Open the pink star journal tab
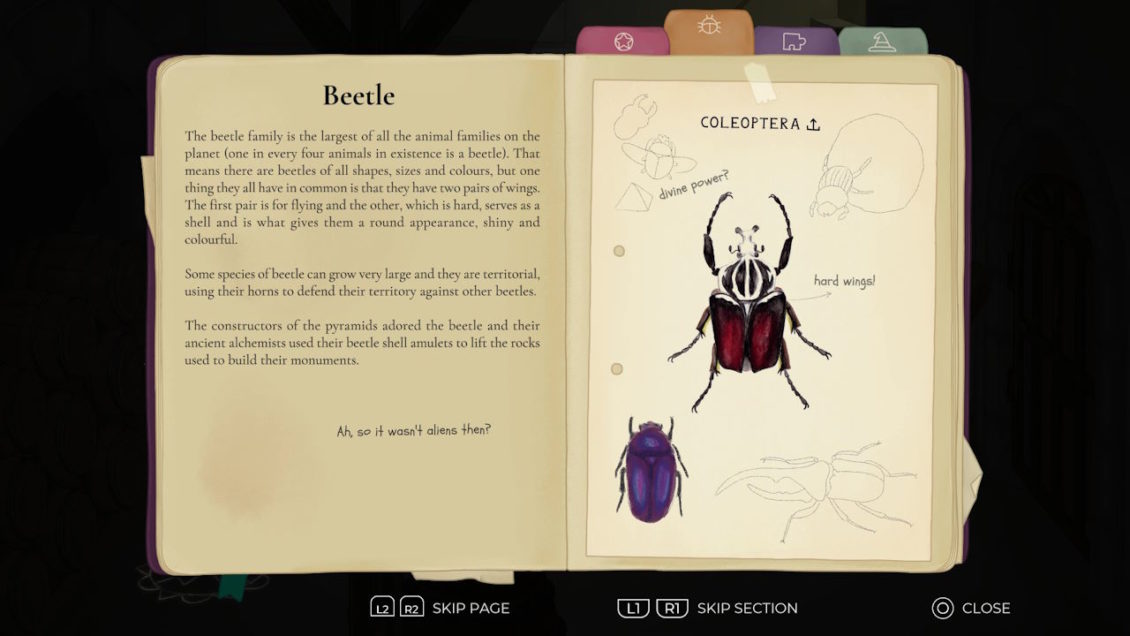This screenshot has height=636, width=1130. tap(622, 42)
